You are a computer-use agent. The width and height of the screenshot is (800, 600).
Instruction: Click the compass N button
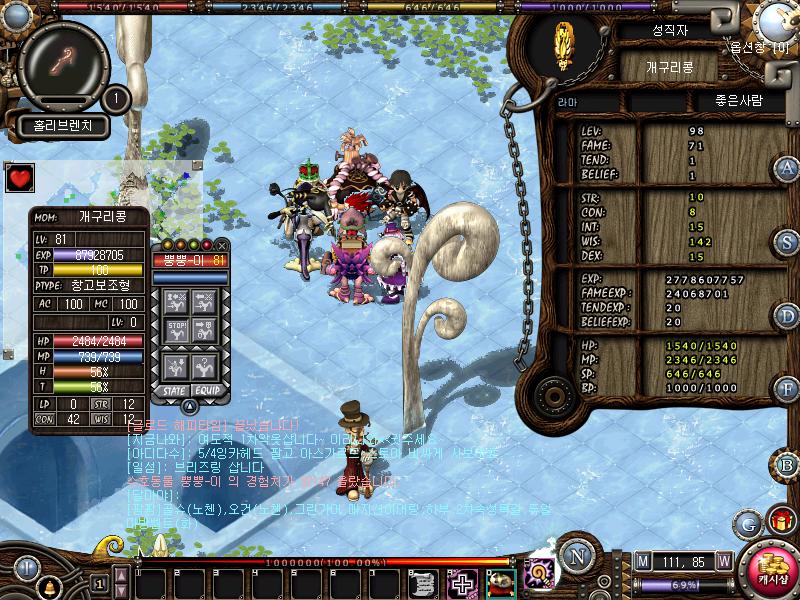[x=575, y=557]
